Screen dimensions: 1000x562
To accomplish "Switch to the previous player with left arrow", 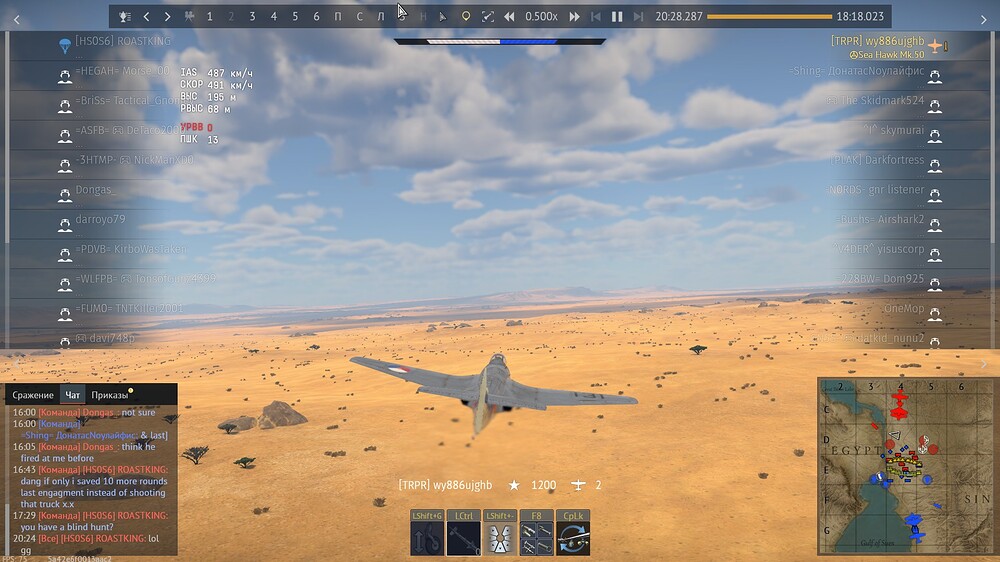I will coord(146,17).
